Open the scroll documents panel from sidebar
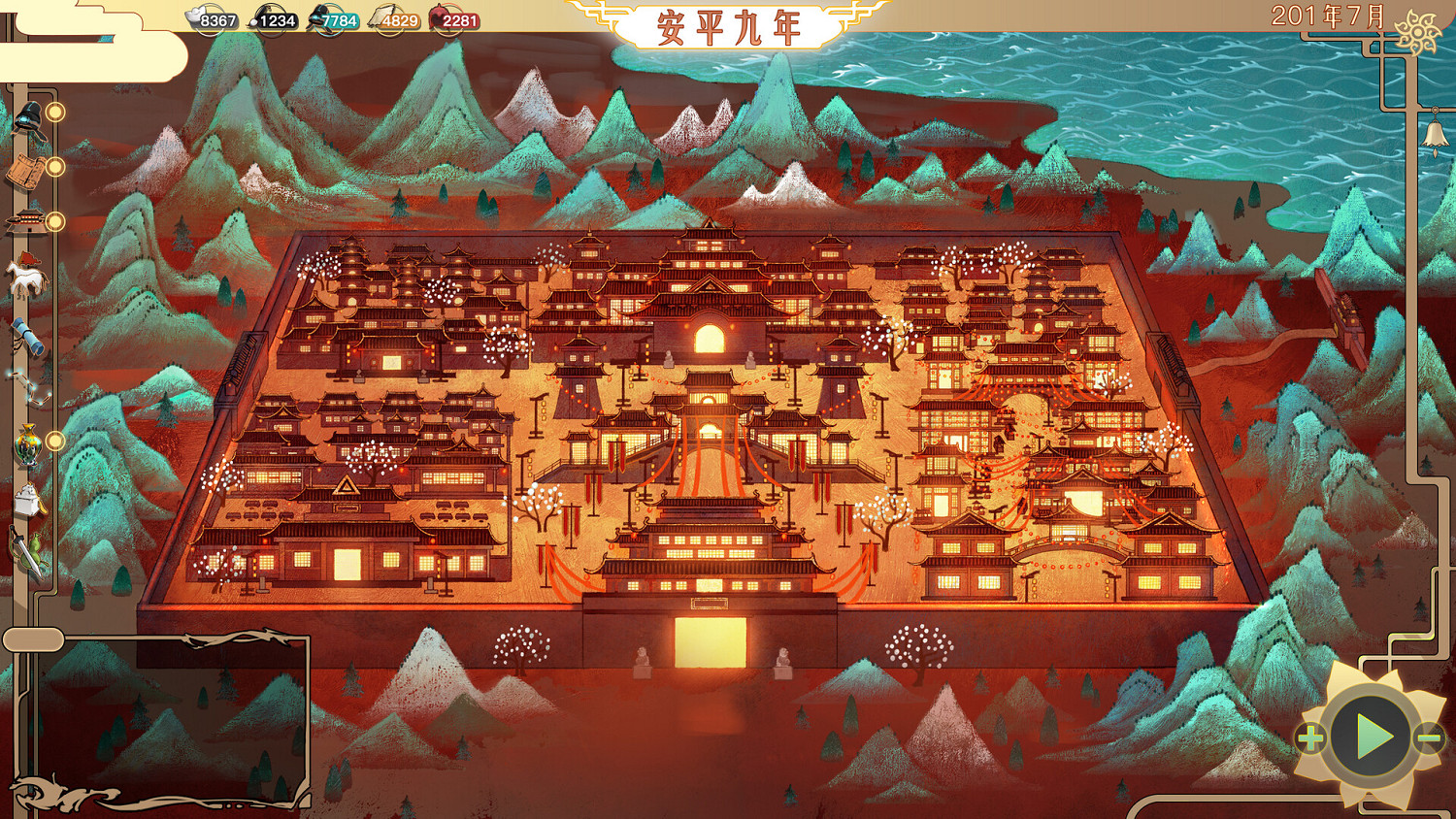1456x819 pixels. coord(27,170)
